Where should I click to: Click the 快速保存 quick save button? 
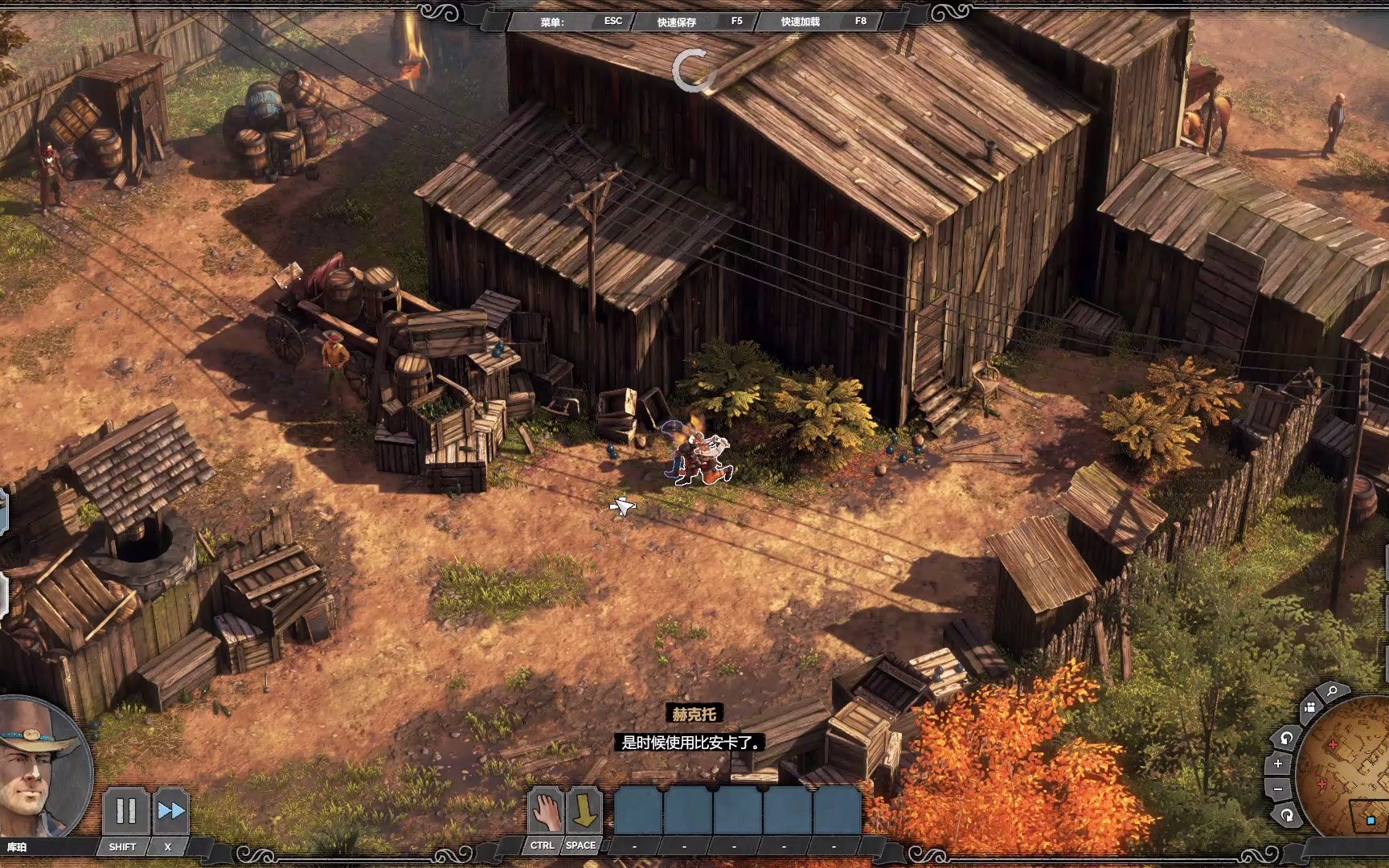click(x=677, y=22)
